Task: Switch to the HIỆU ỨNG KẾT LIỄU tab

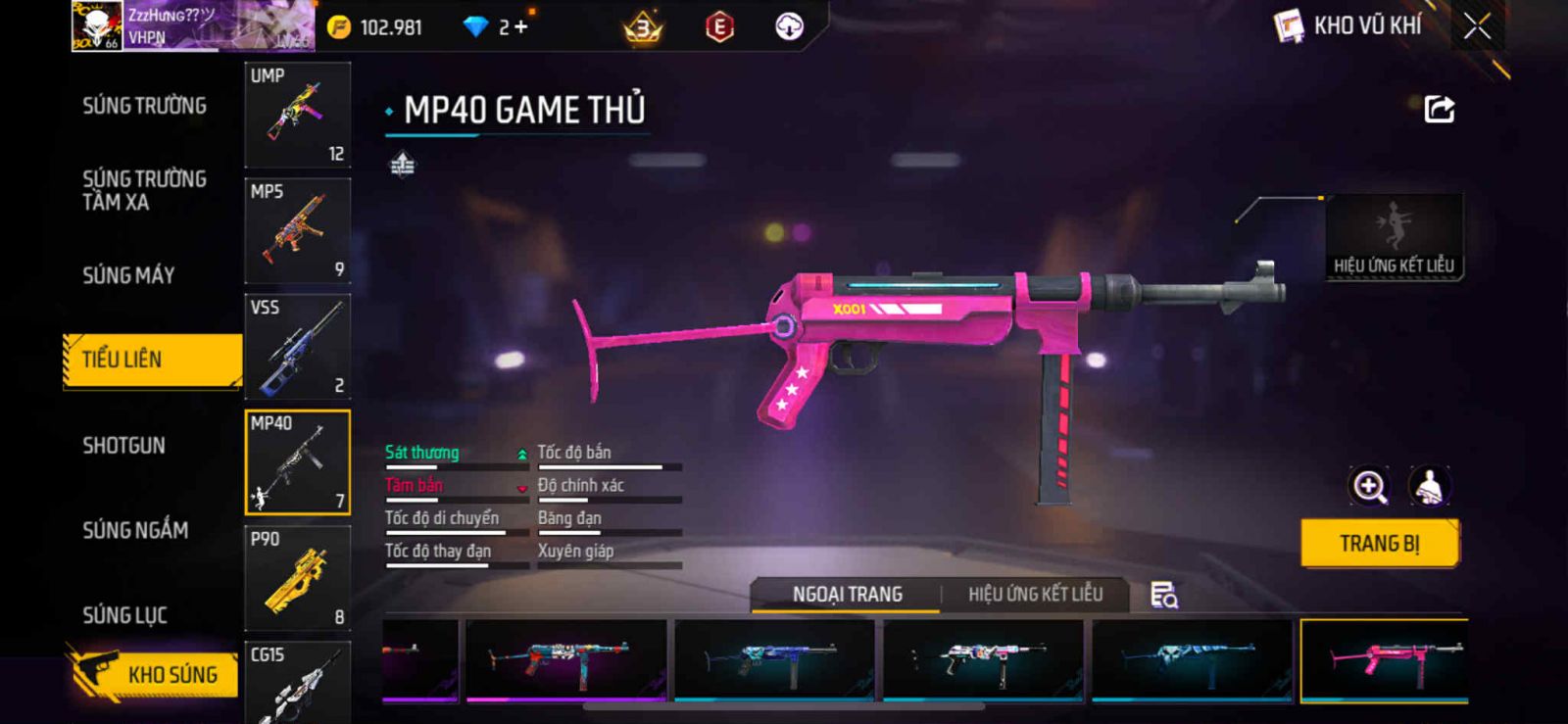Action: click(x=1035, y=594)
